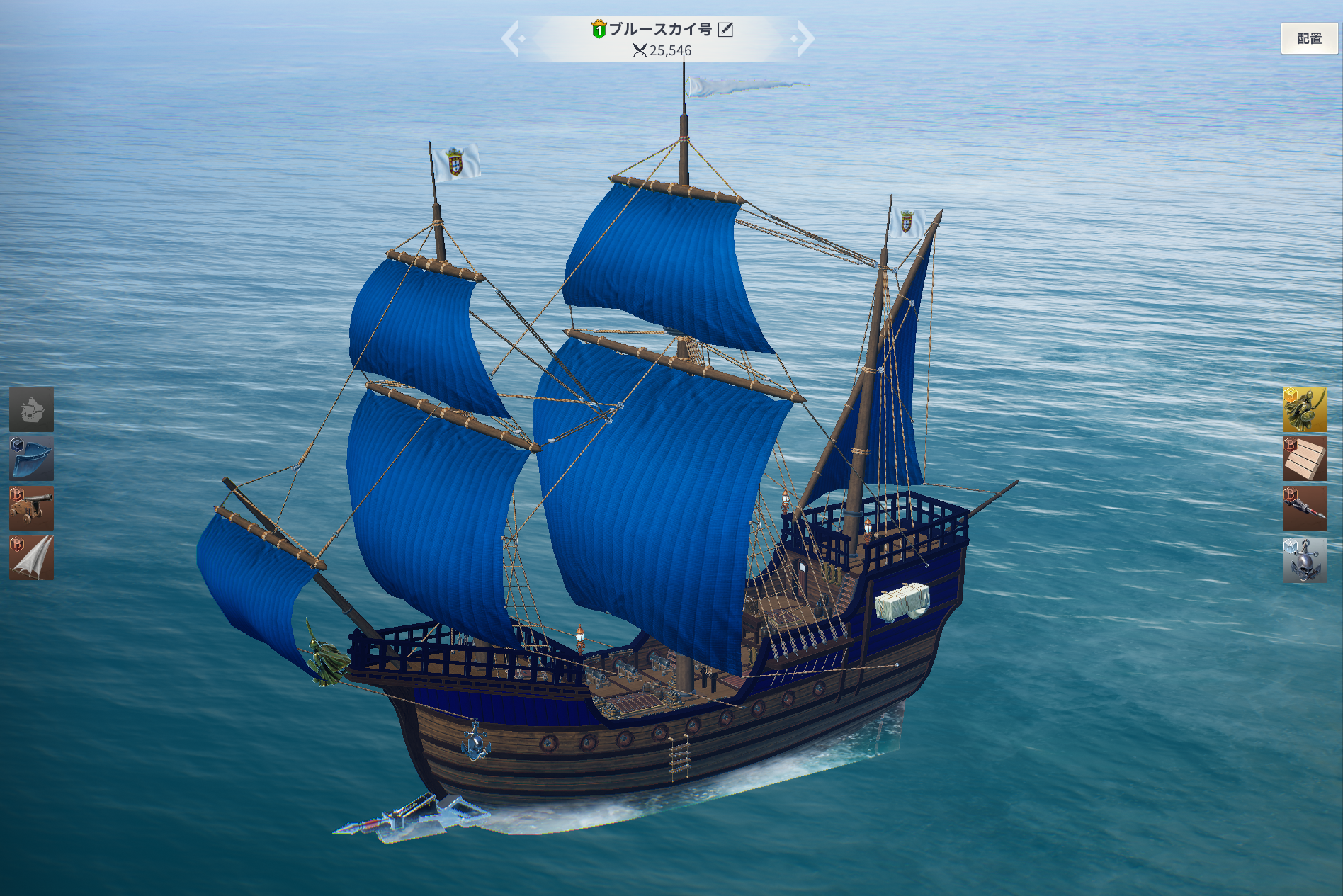Switch to the next ship with right arrow
This screenshot has height=896, width=1343.
point(804,38)
